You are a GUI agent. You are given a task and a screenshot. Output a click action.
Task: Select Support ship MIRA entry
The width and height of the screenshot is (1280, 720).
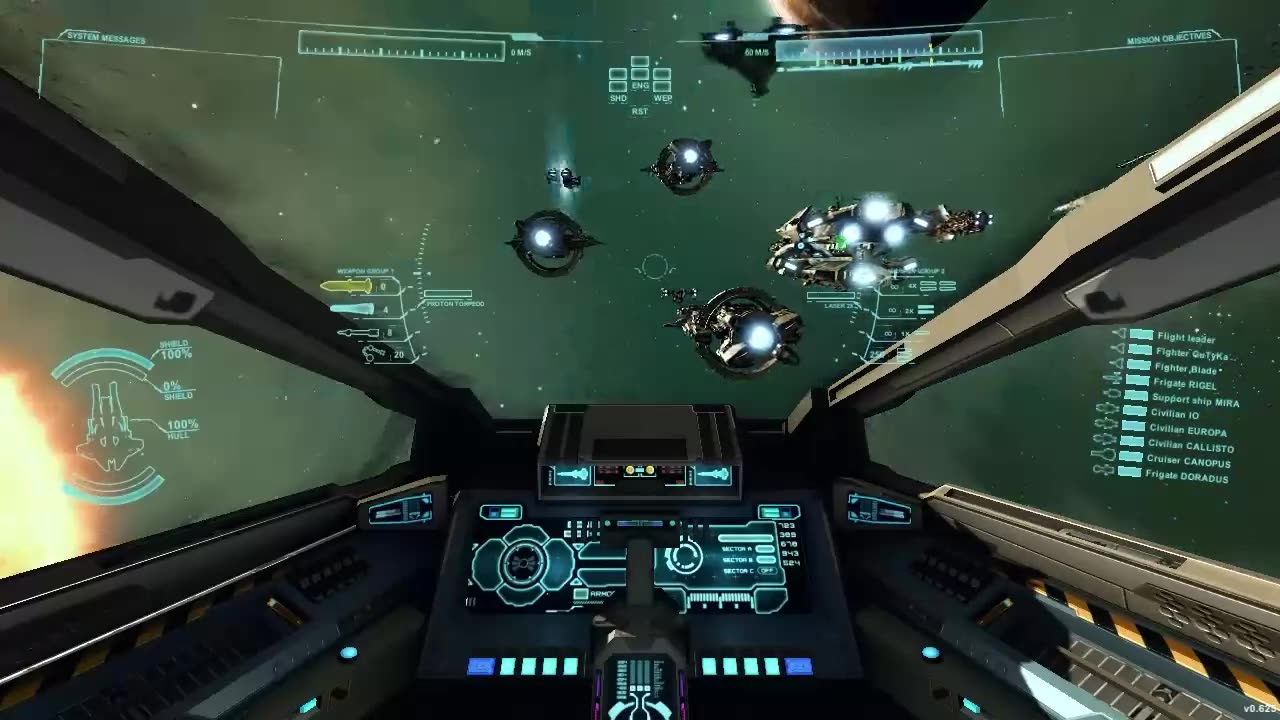[x=1195, y=400]
